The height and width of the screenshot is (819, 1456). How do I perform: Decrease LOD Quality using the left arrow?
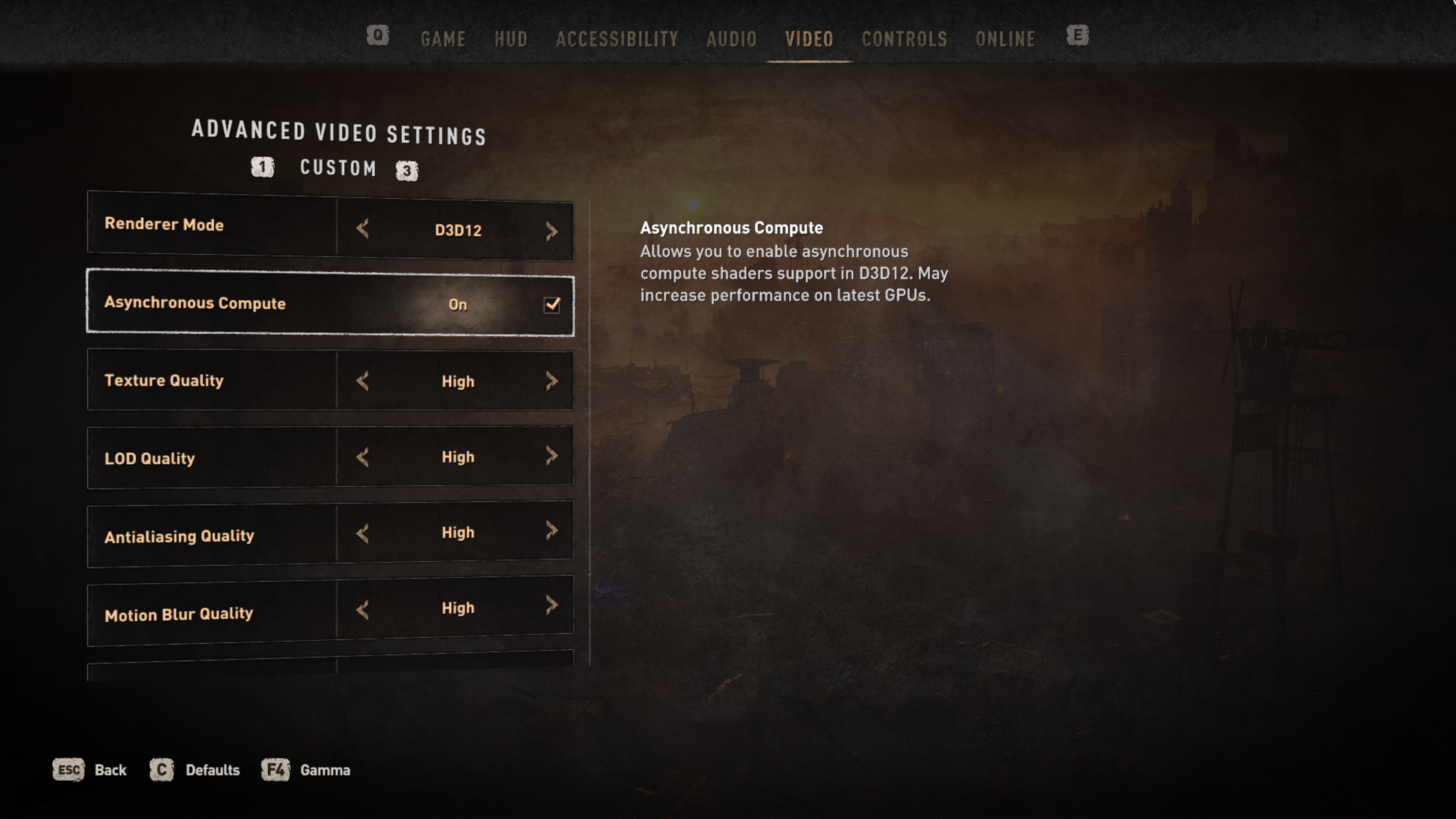[363, 457]
